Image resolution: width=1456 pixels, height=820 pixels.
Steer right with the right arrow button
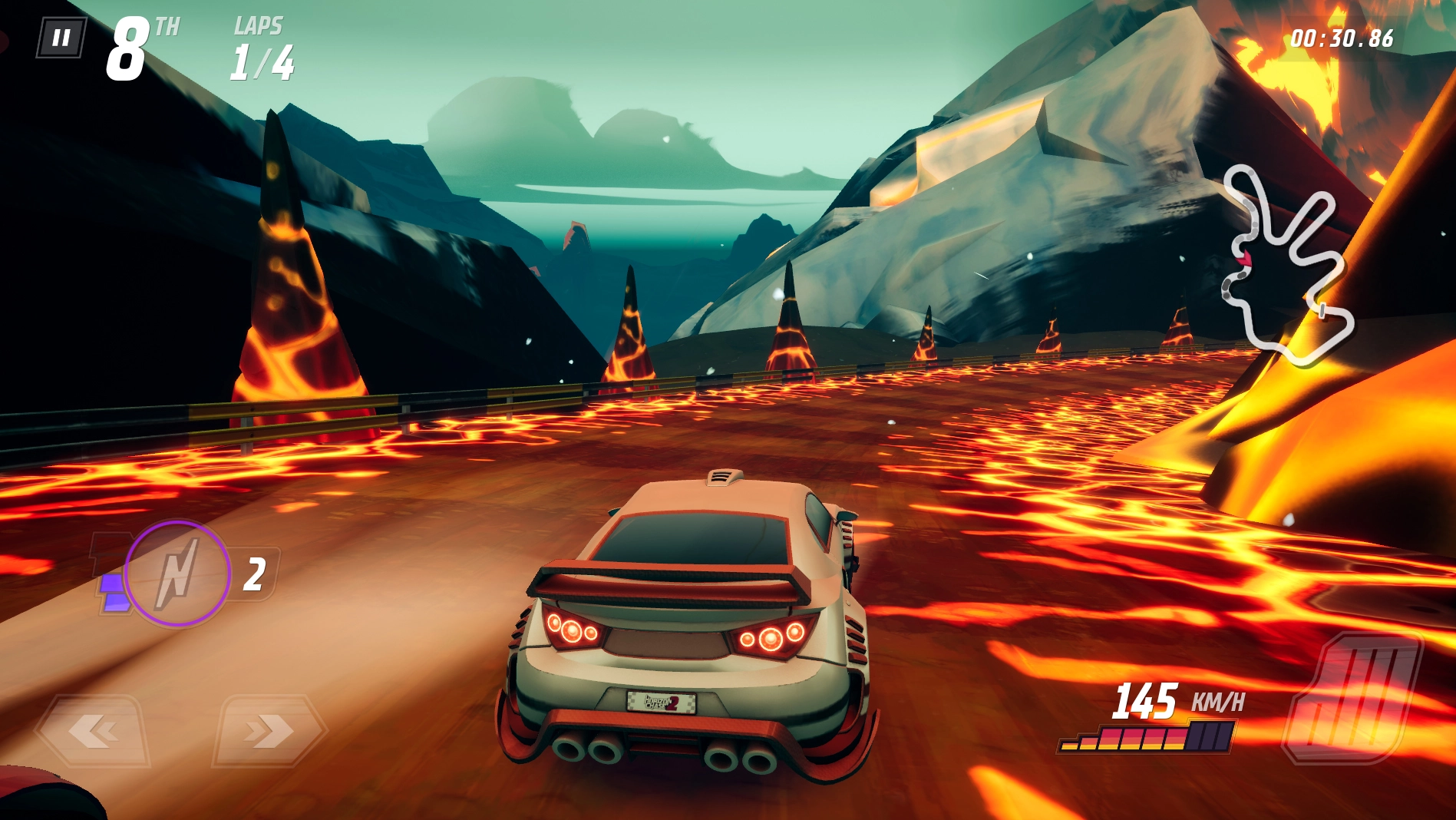tap(269, 731)
